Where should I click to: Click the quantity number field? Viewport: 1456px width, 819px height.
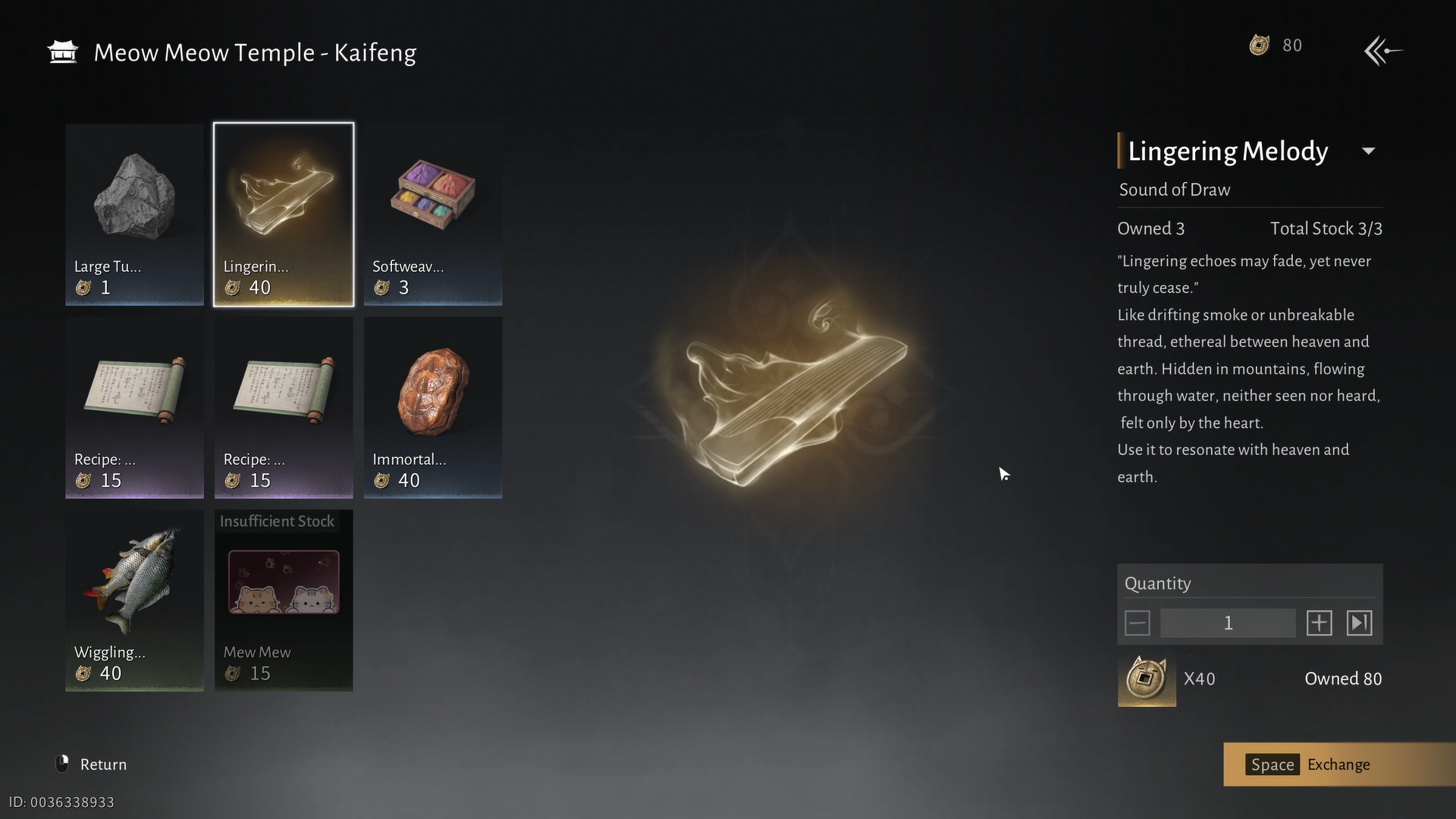[x=1228, y=623]
